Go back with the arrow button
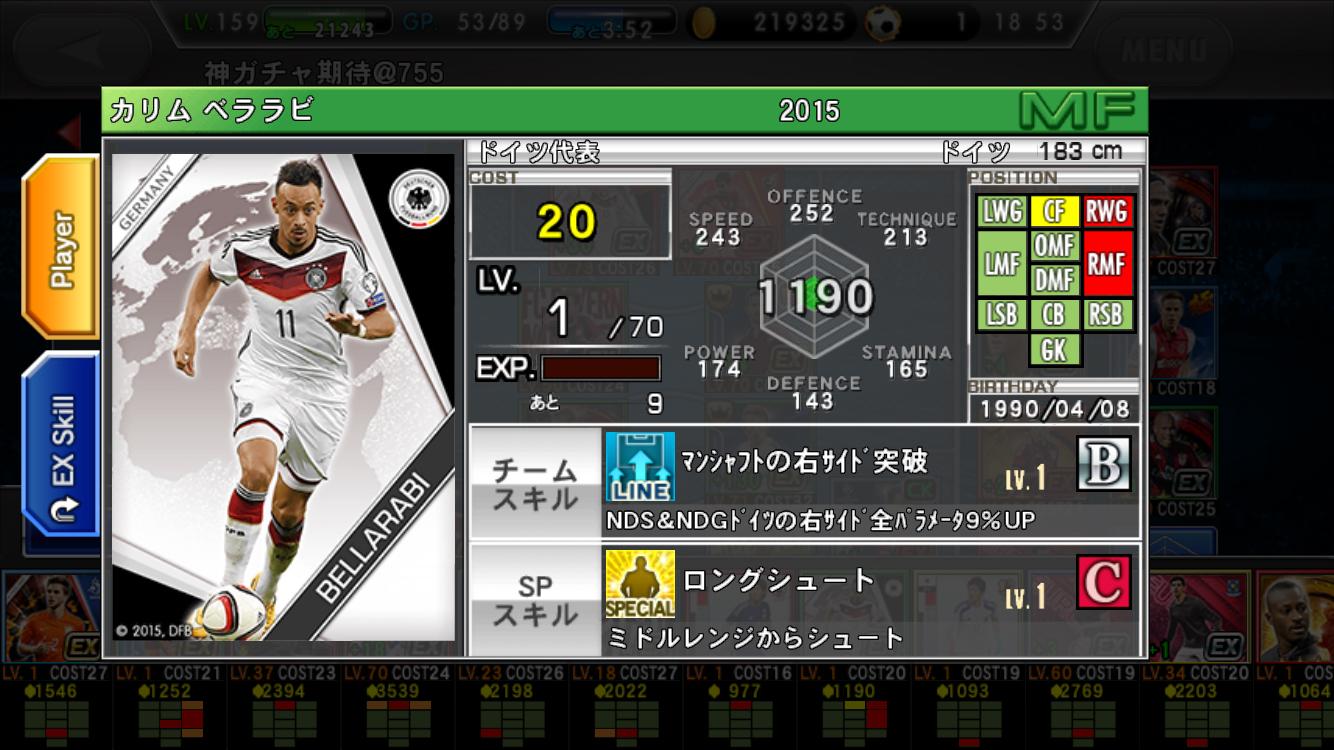 83,47
